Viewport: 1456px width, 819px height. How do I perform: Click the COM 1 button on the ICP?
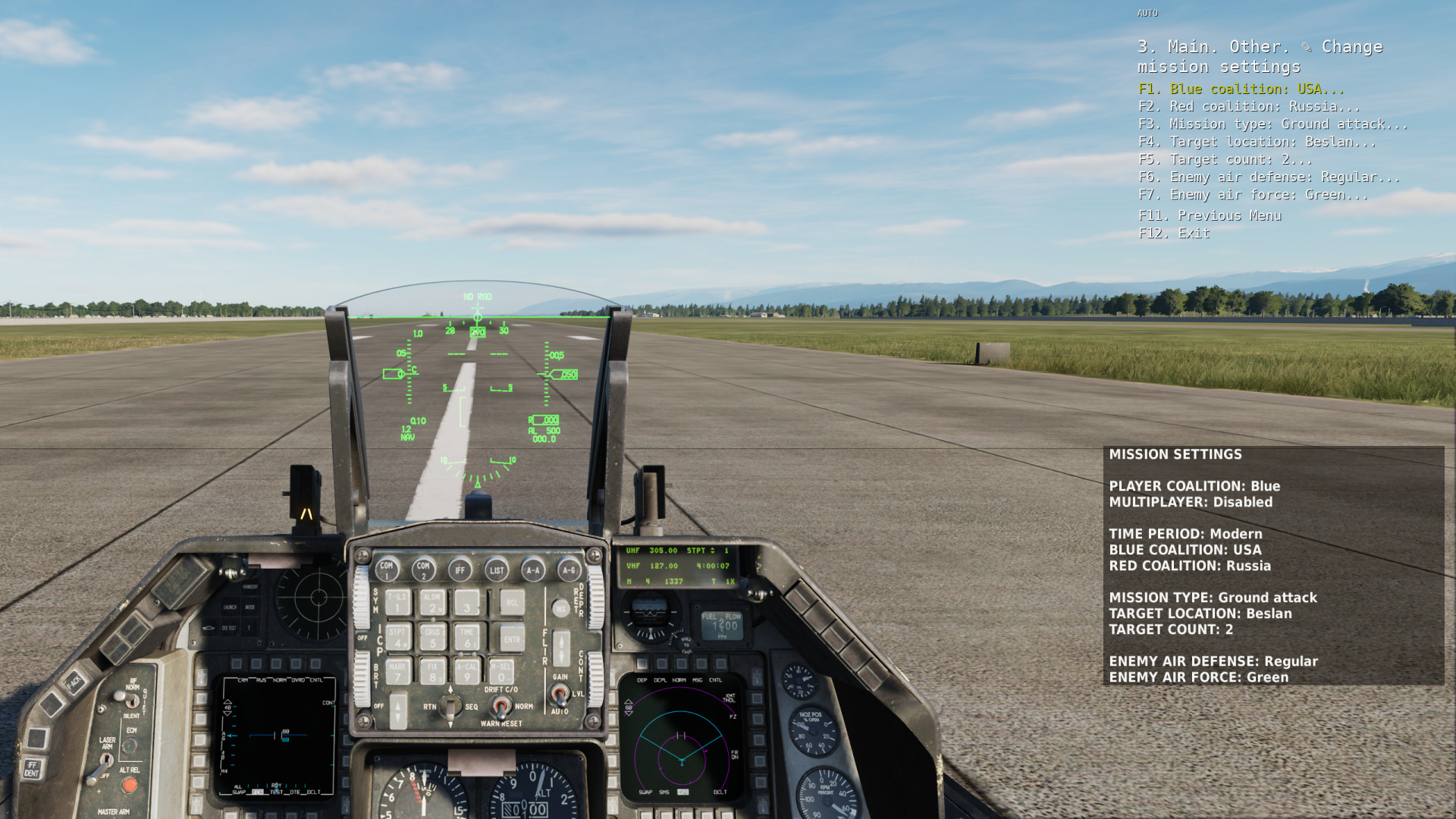[387, 569]
